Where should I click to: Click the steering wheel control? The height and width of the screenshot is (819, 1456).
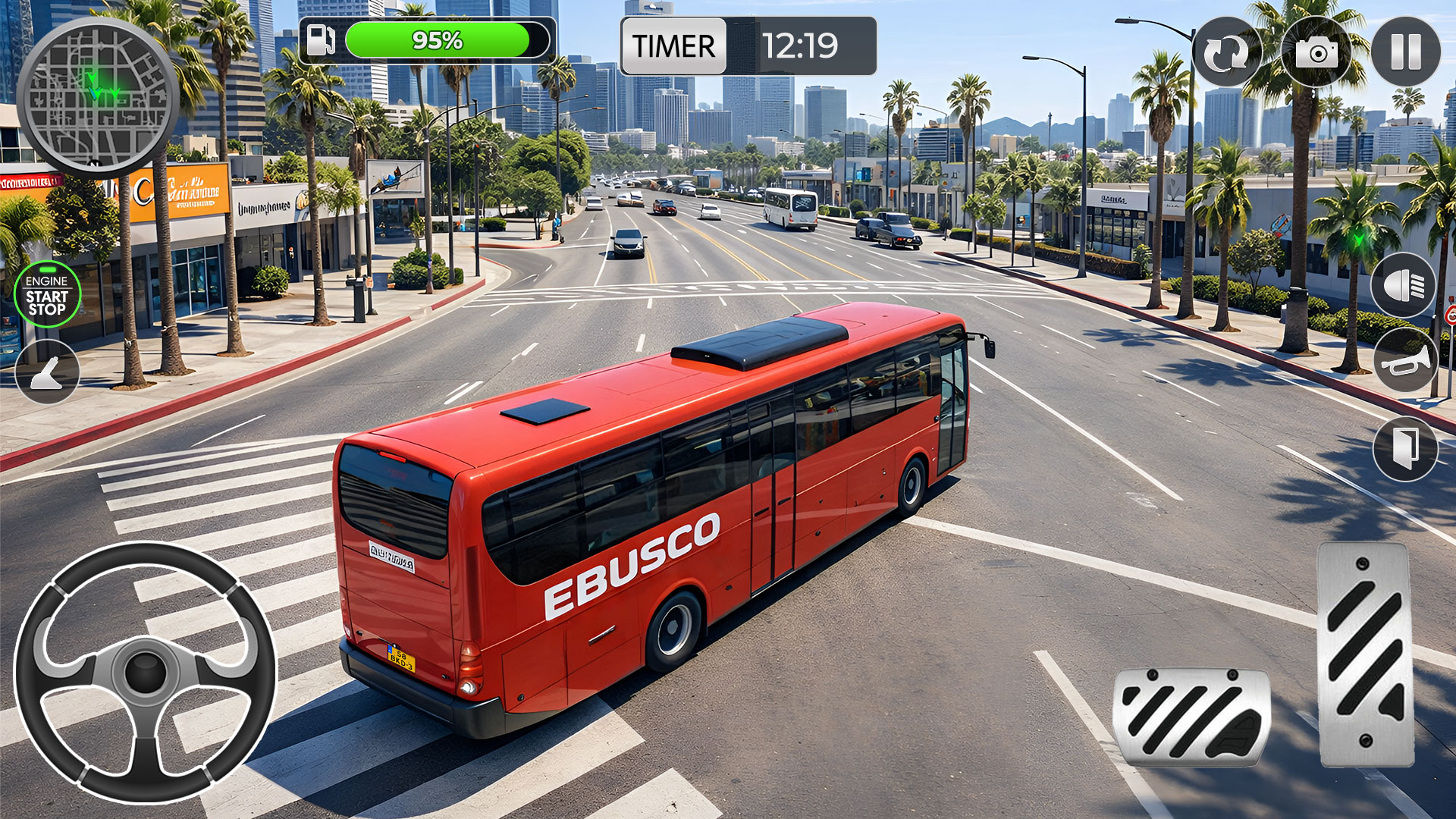(145, 673)
